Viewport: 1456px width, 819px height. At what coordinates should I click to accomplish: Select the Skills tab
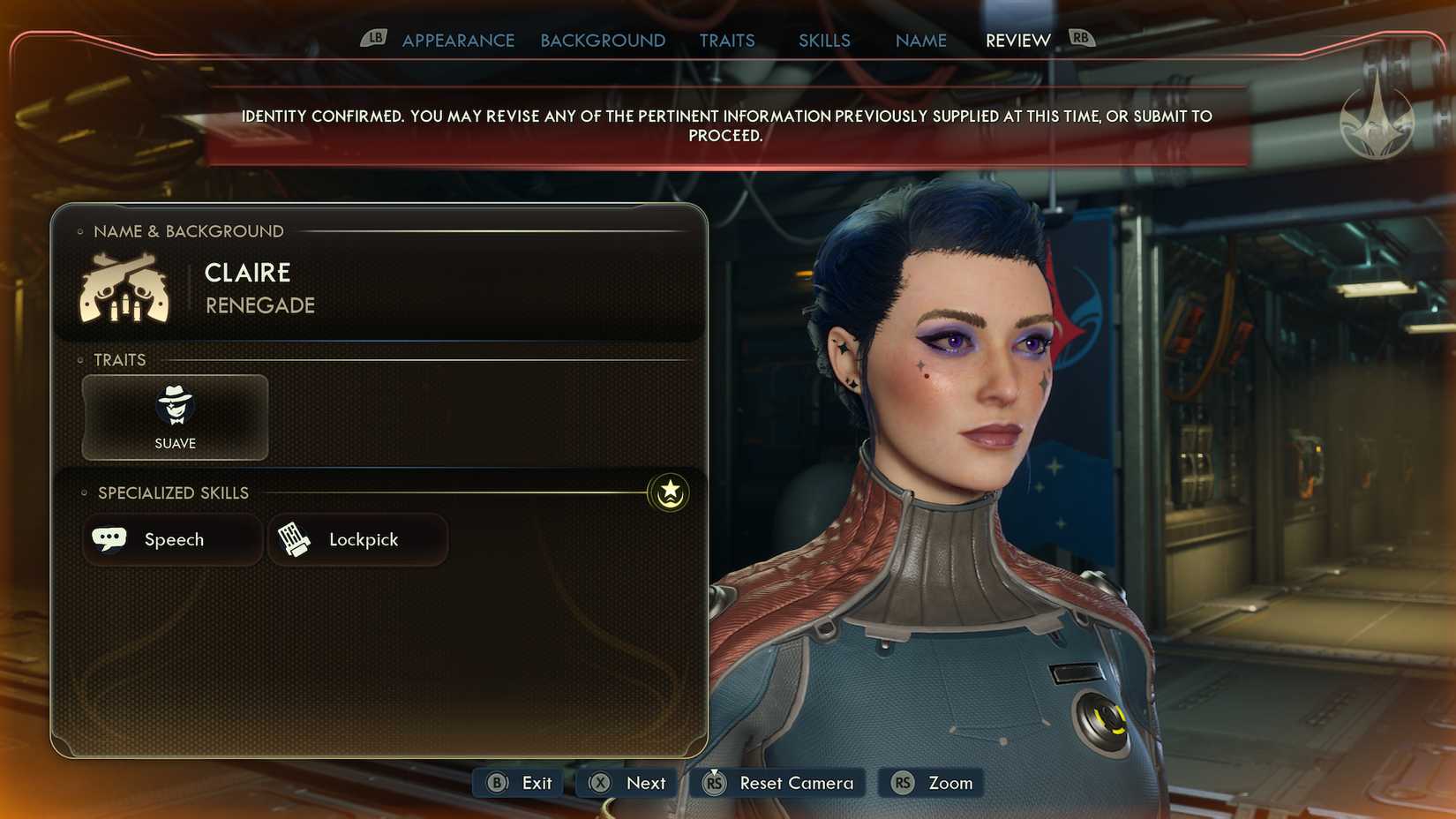click(824, 41)
